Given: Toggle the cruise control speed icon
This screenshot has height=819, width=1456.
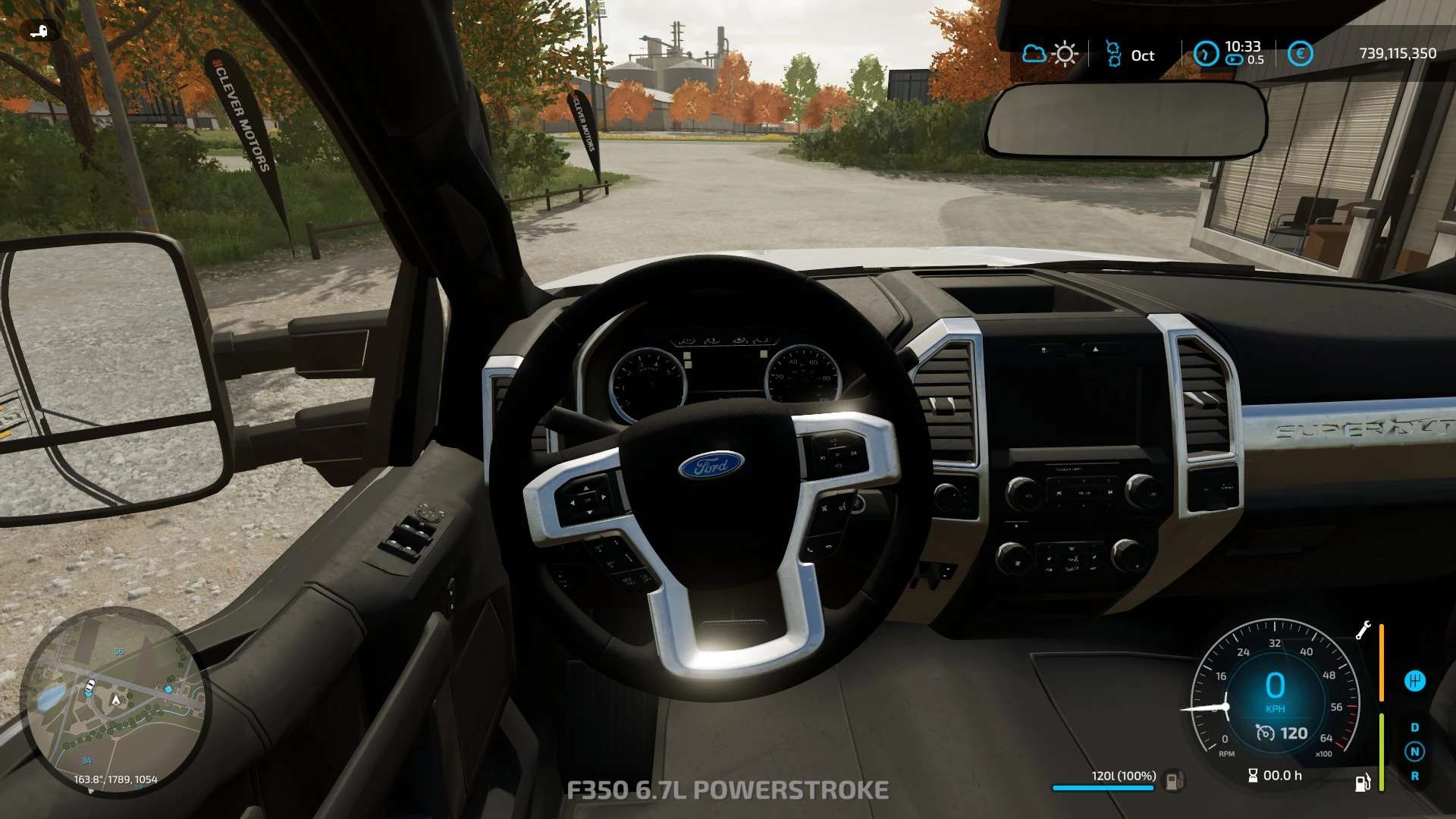Looking at the screenshot, I should (1265, 733).
